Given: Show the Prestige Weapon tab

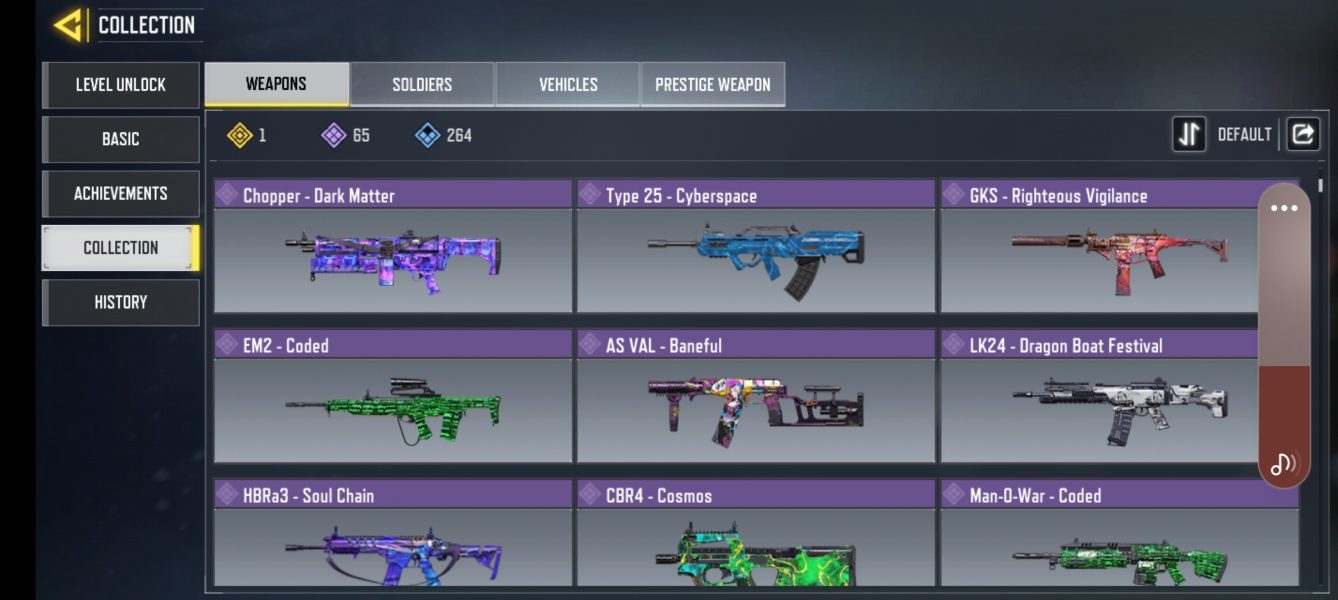Looking at the screenshot, I should point(713,84).
